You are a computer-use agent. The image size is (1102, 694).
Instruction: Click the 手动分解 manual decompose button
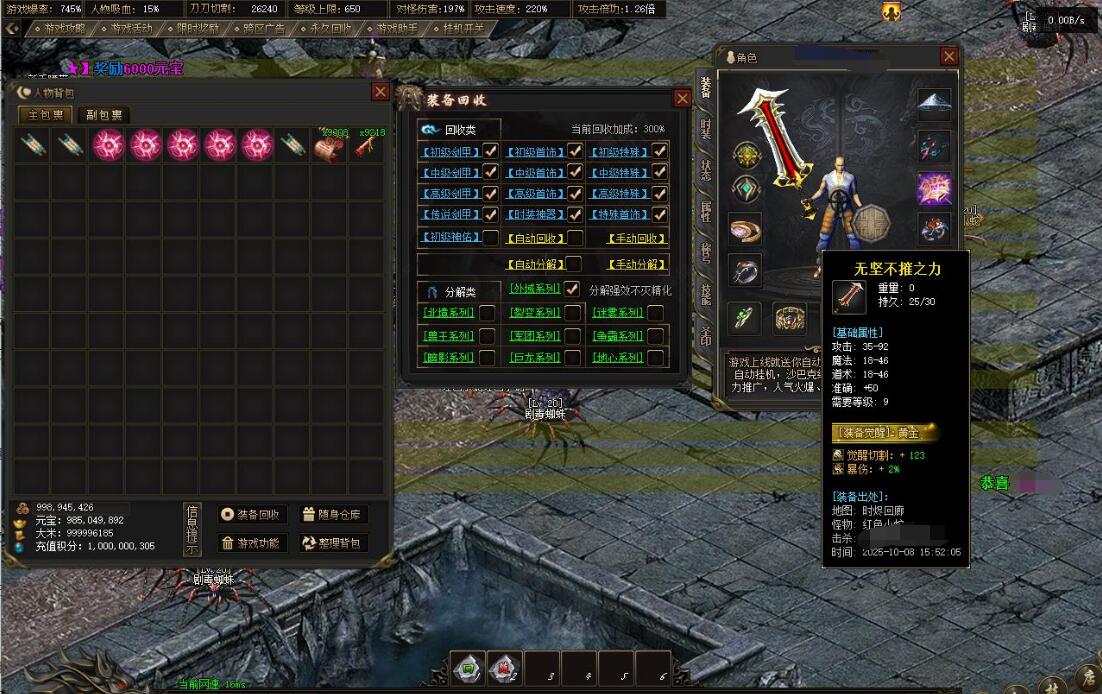(637, 264)
